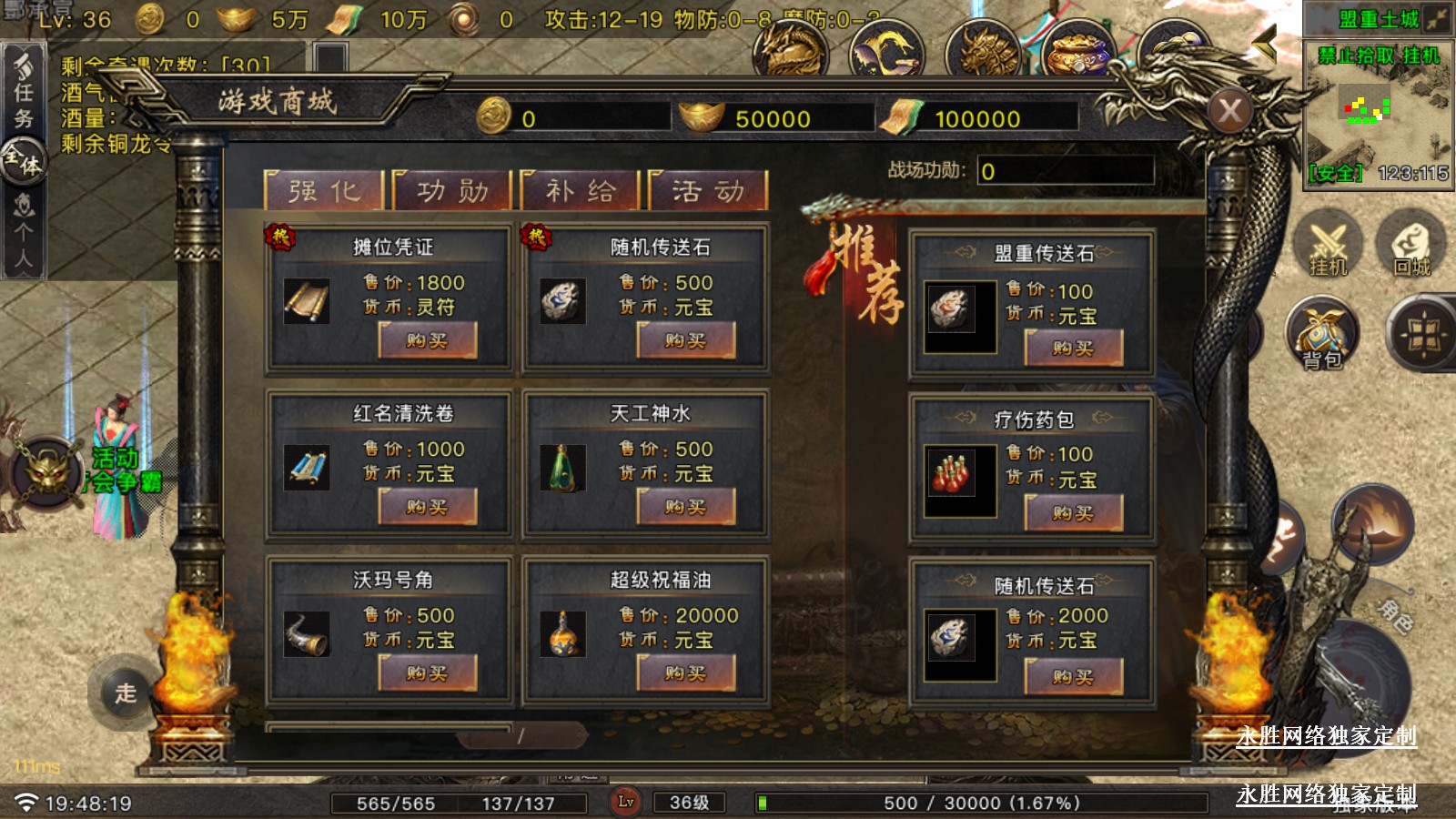Buy the recommended 疗伤药包
The image size is (1456, 819).
pos(1074,513)
